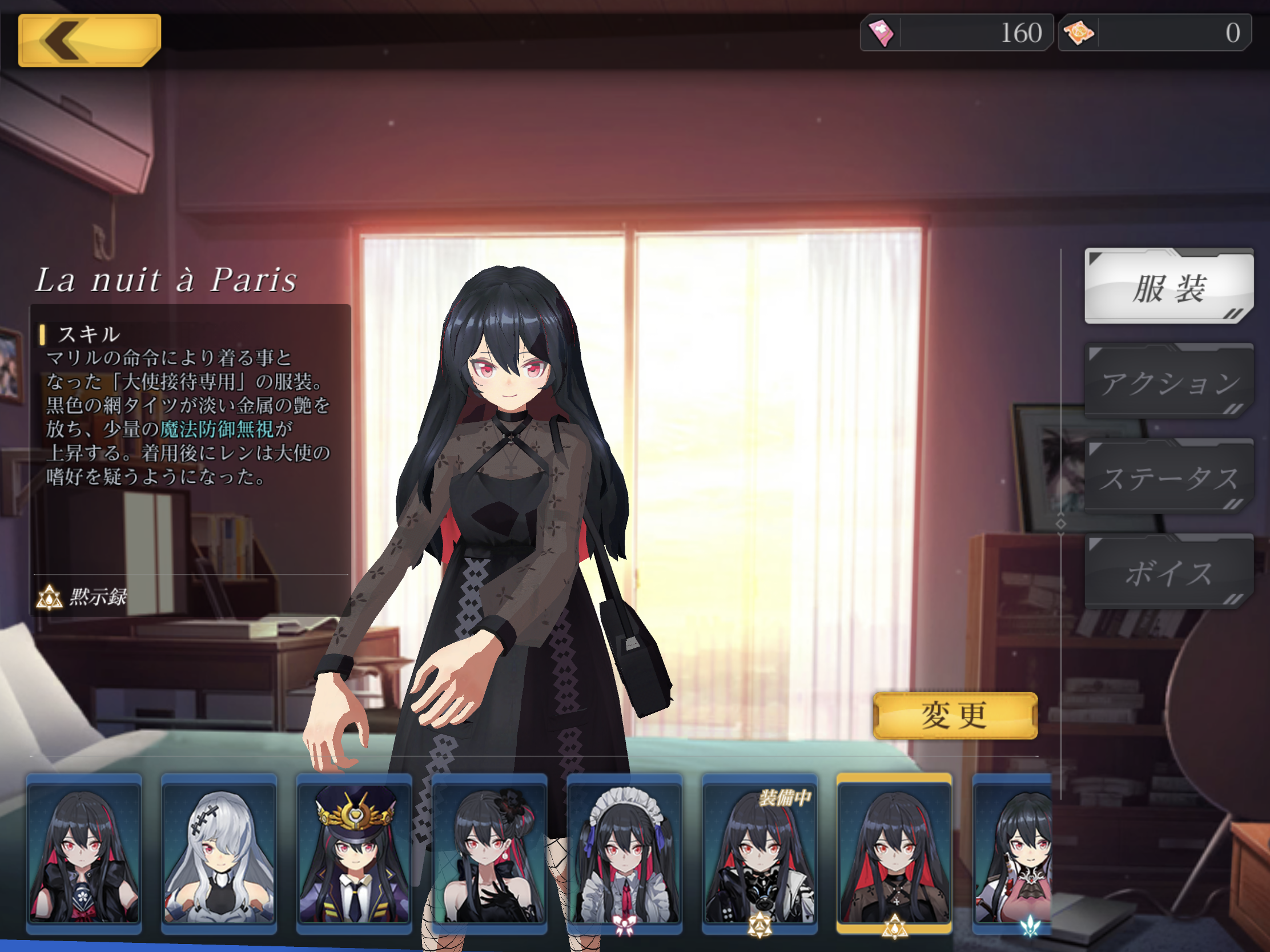Click the 魔法防御無視 highlighted keyword

tap(216, 429)
